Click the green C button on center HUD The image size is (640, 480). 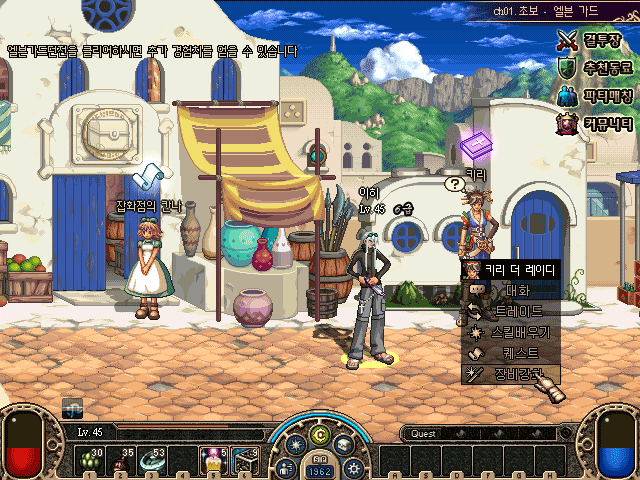point(320,434)
